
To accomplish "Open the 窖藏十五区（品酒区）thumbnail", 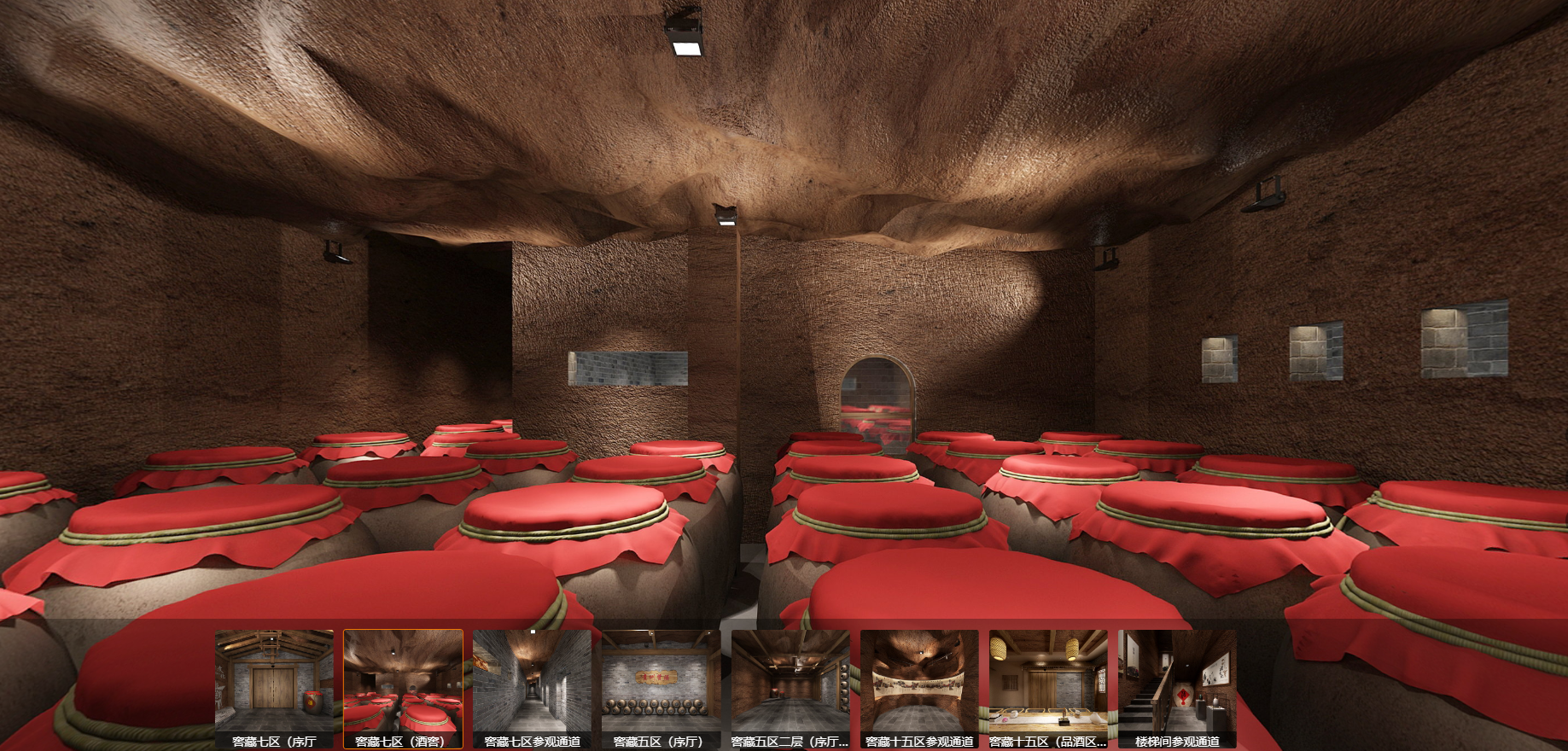I will (1048, 686).
